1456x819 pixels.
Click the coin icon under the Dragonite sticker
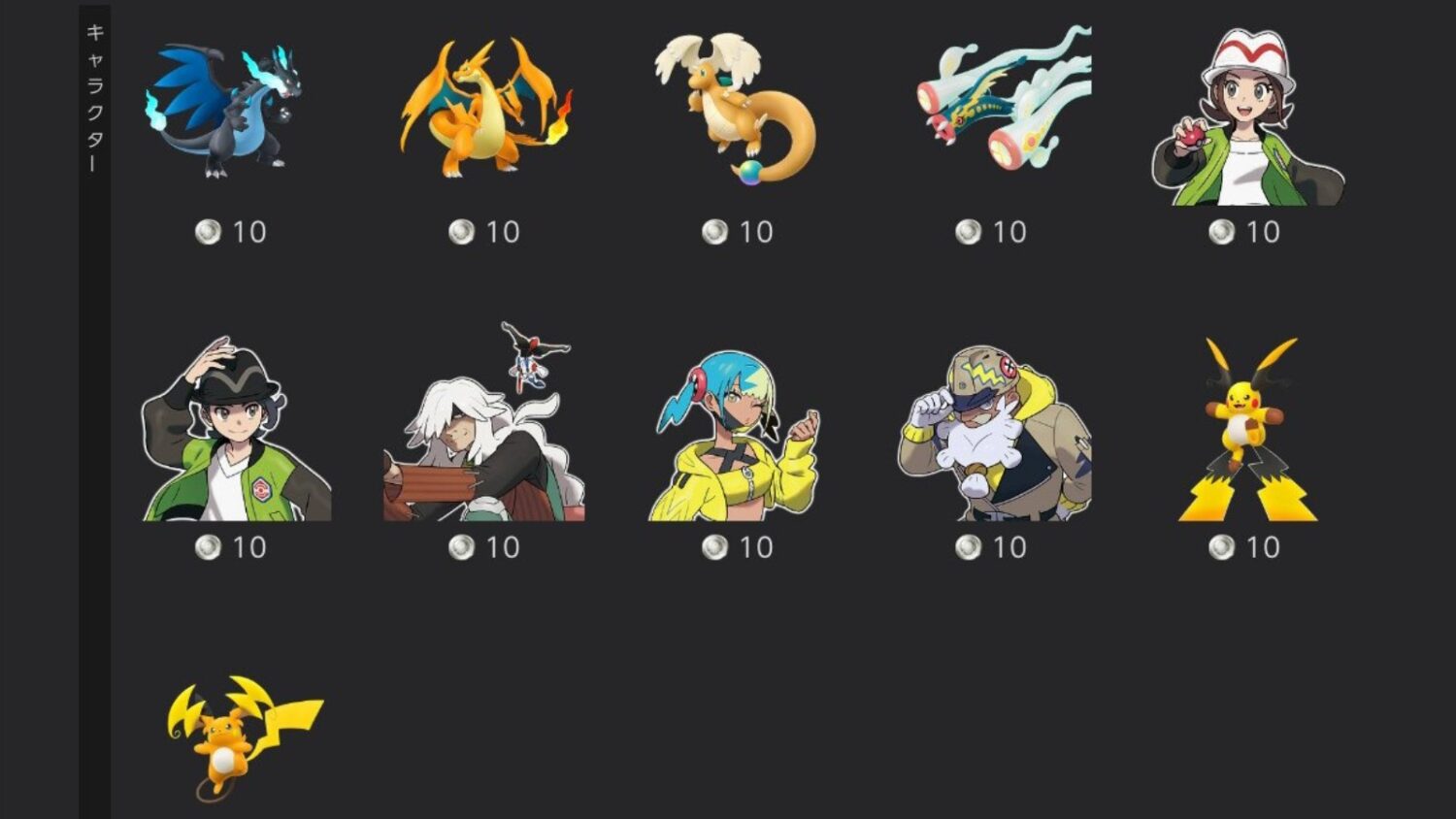713,232
